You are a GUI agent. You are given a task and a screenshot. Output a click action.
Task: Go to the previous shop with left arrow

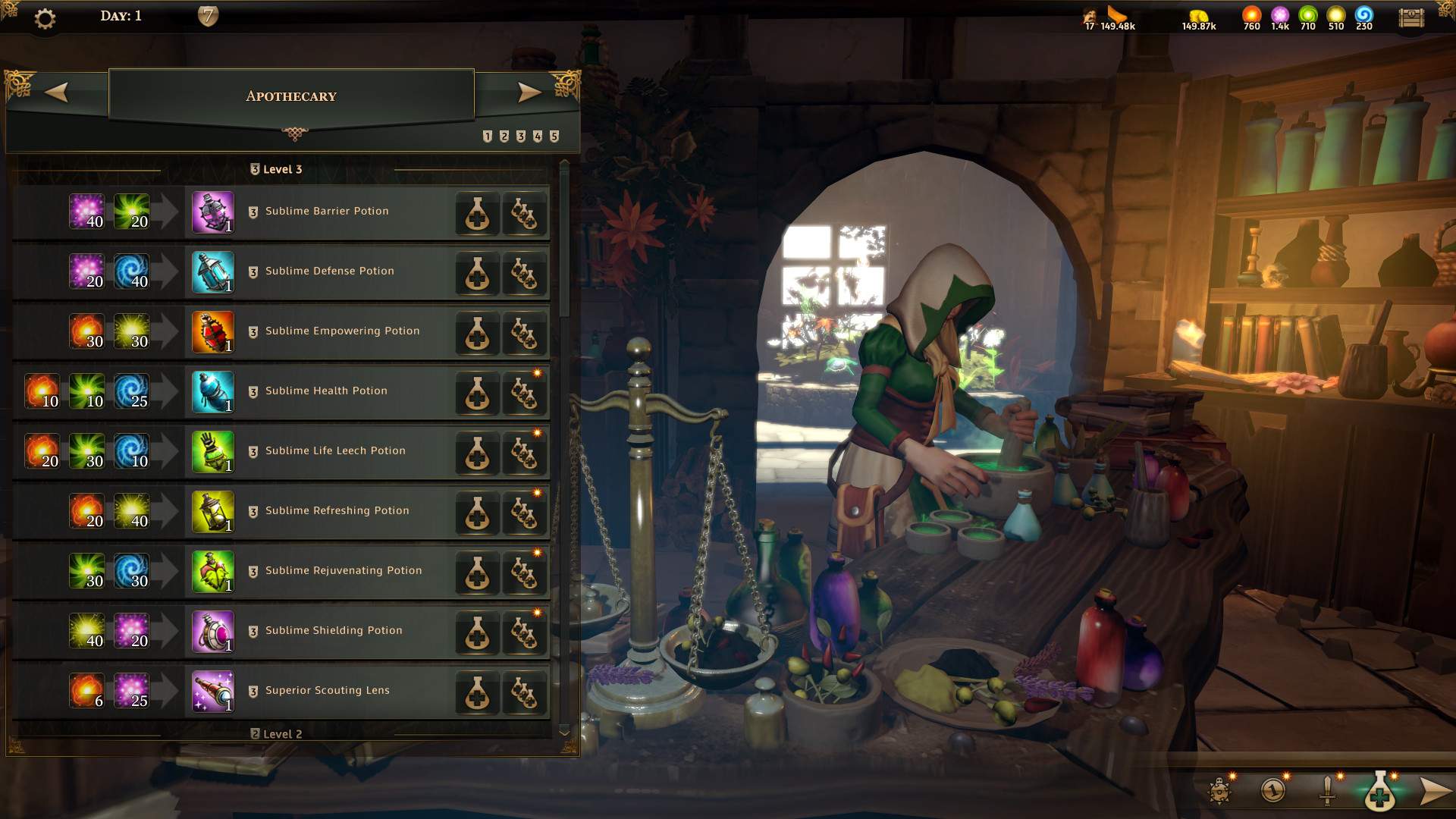pos(58,93)
